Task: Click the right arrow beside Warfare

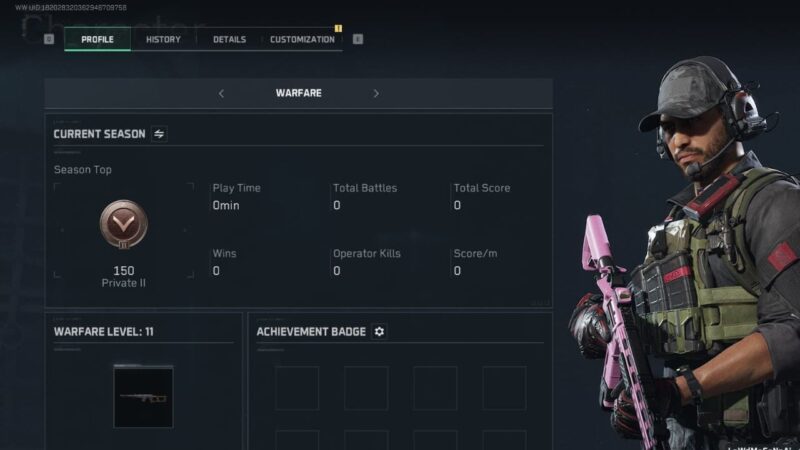Action: (x=376, y=94)
